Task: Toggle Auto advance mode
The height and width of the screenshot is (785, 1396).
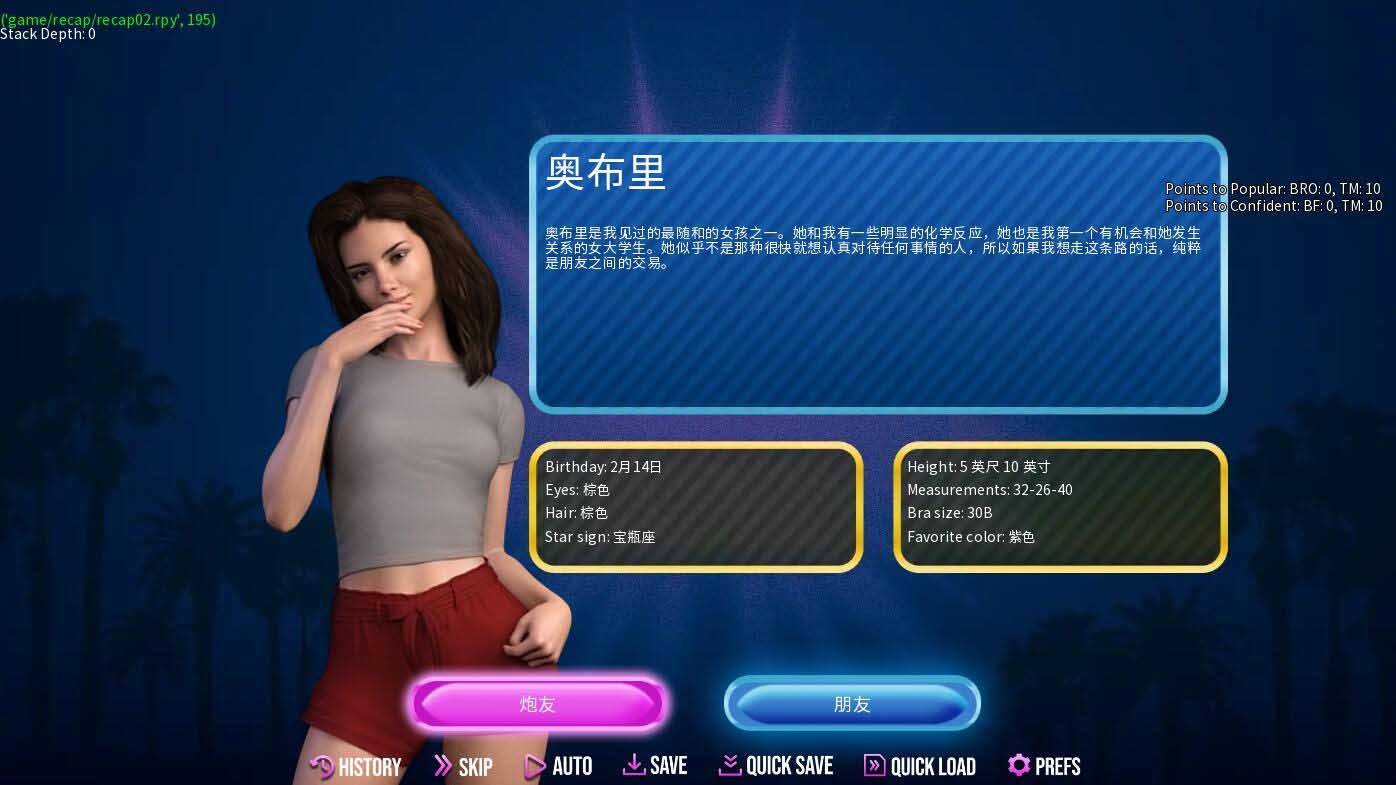Action: point(559,767)
